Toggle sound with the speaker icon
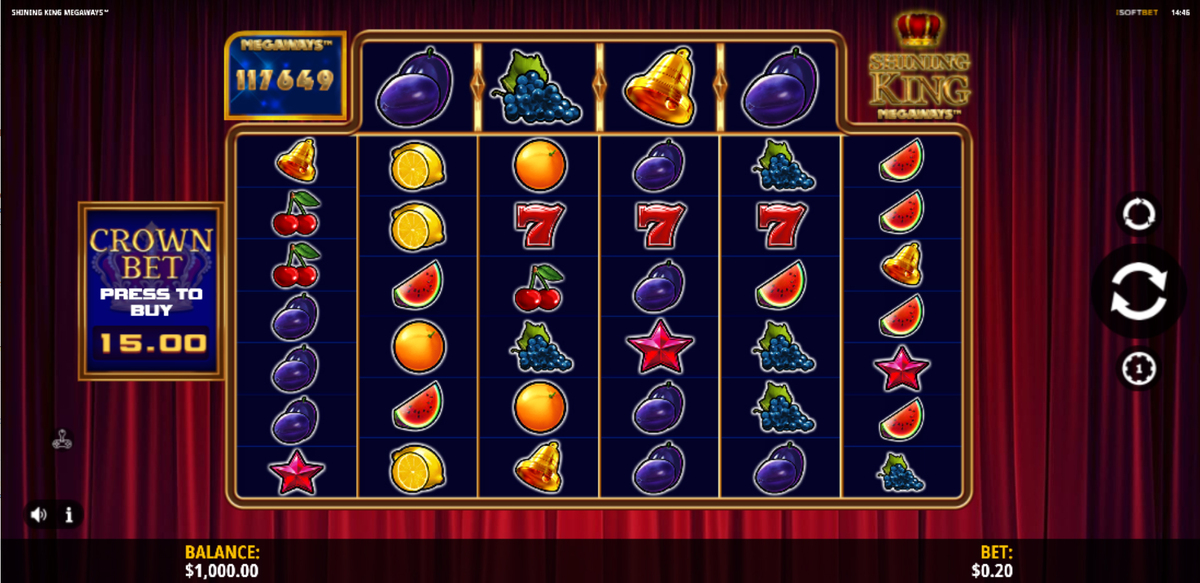The image size is (1200, 583). click(x=39, y=515)
